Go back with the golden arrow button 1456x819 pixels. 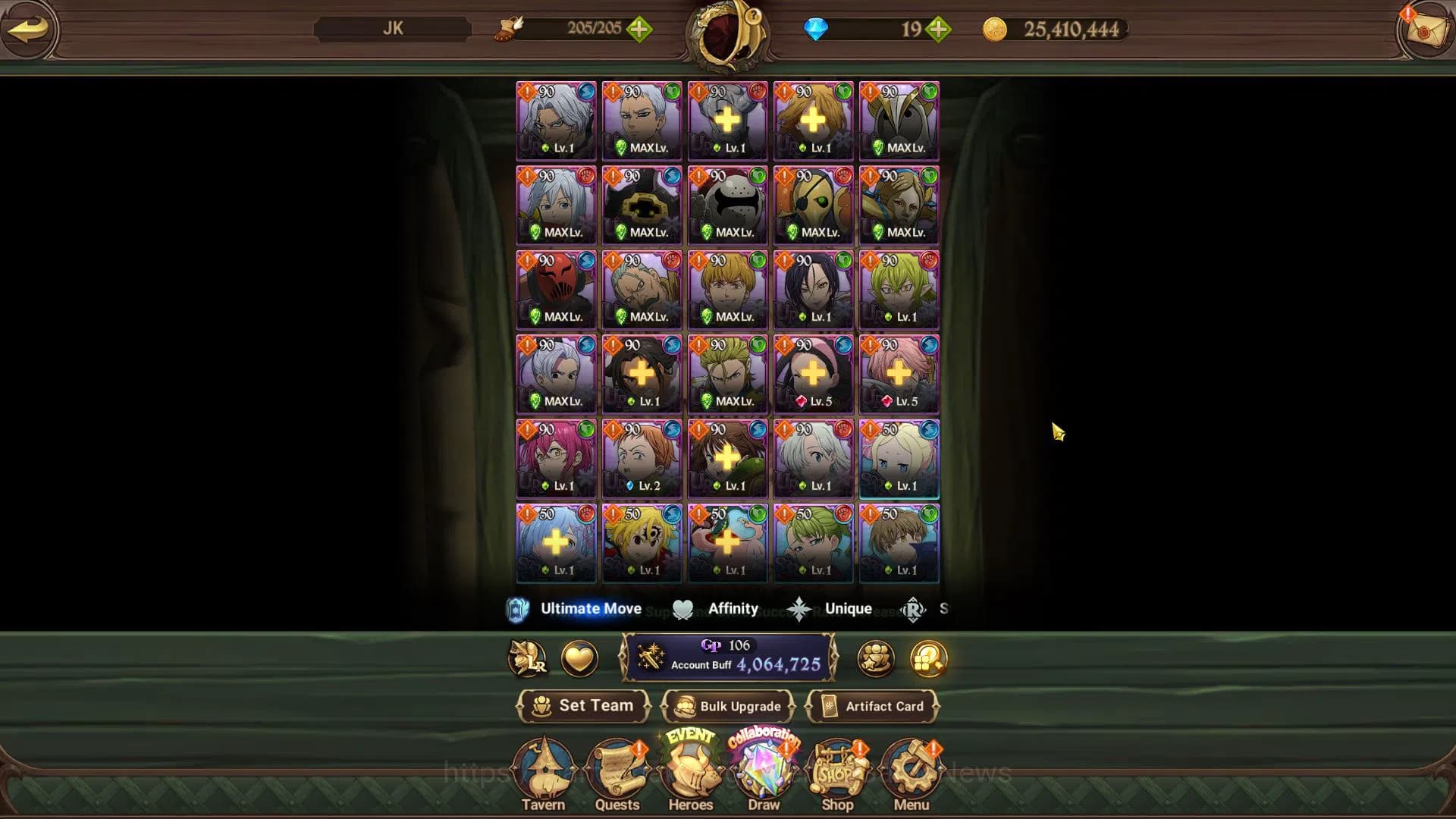coord(28,30)
